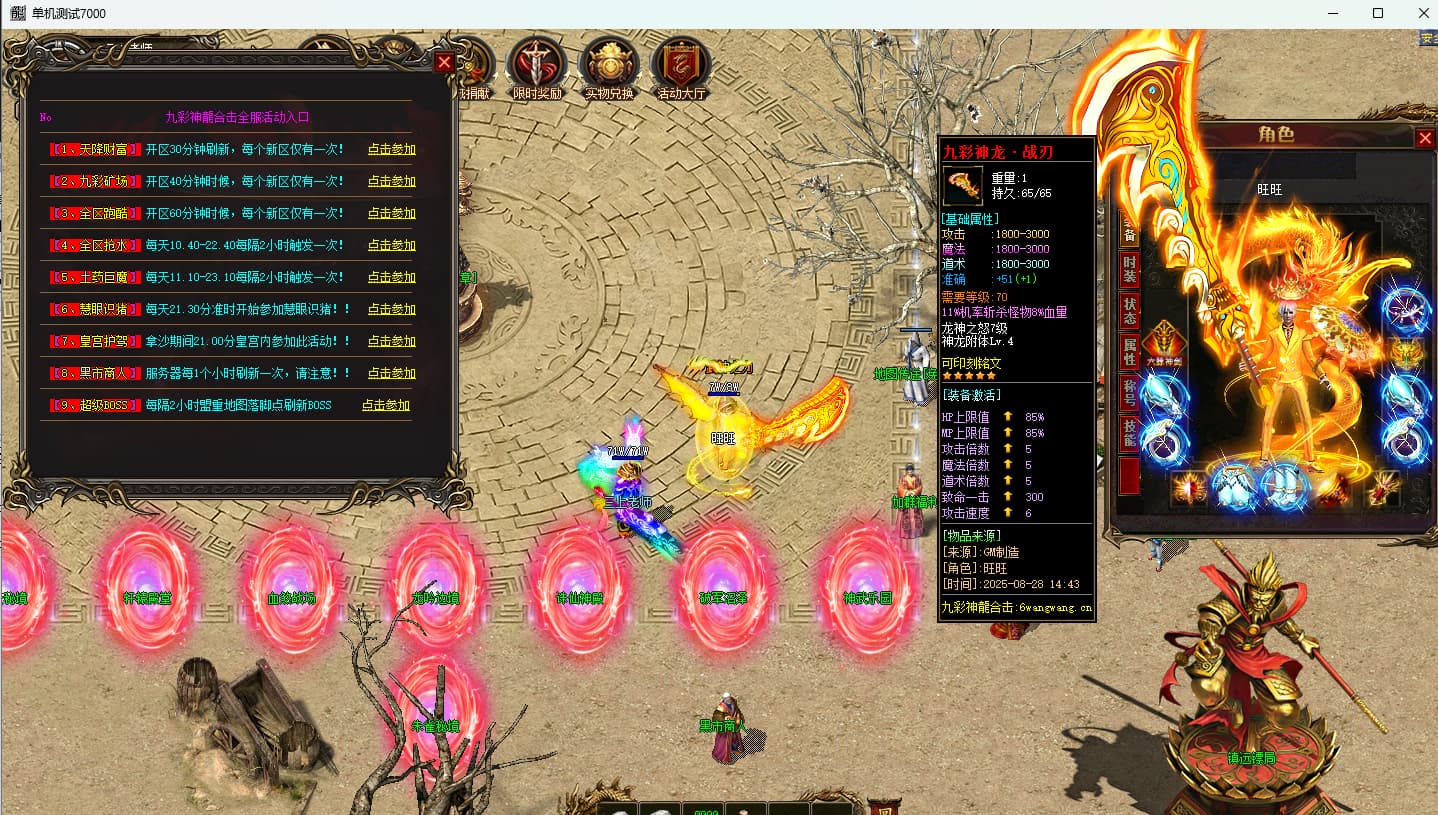Image resolution: width=1438 pixels, height=815 pixels.
Task: Open the 技能 skills tab
Action: [1129, 434]
